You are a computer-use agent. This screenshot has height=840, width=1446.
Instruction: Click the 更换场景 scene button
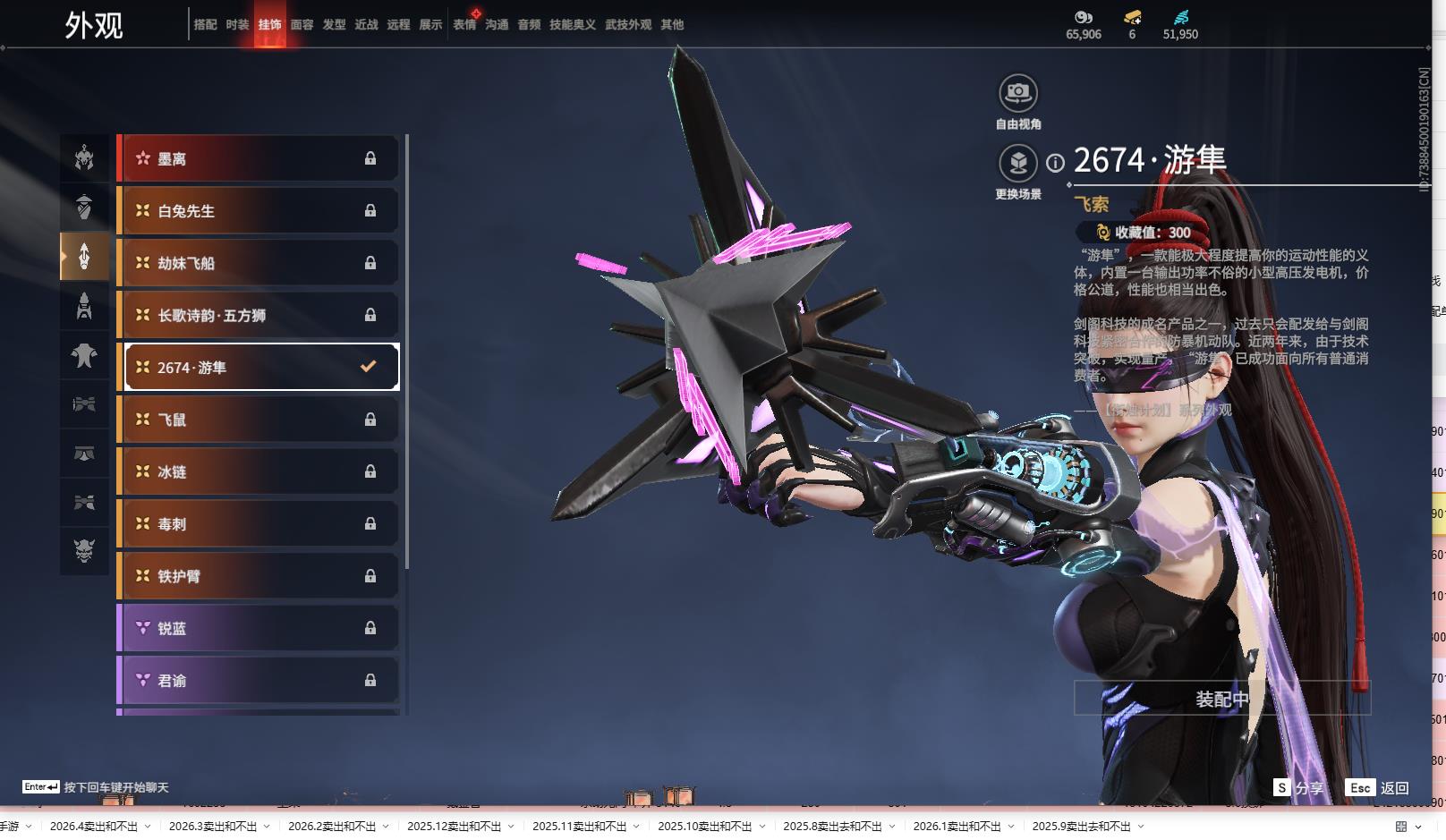click(1017, 164)
